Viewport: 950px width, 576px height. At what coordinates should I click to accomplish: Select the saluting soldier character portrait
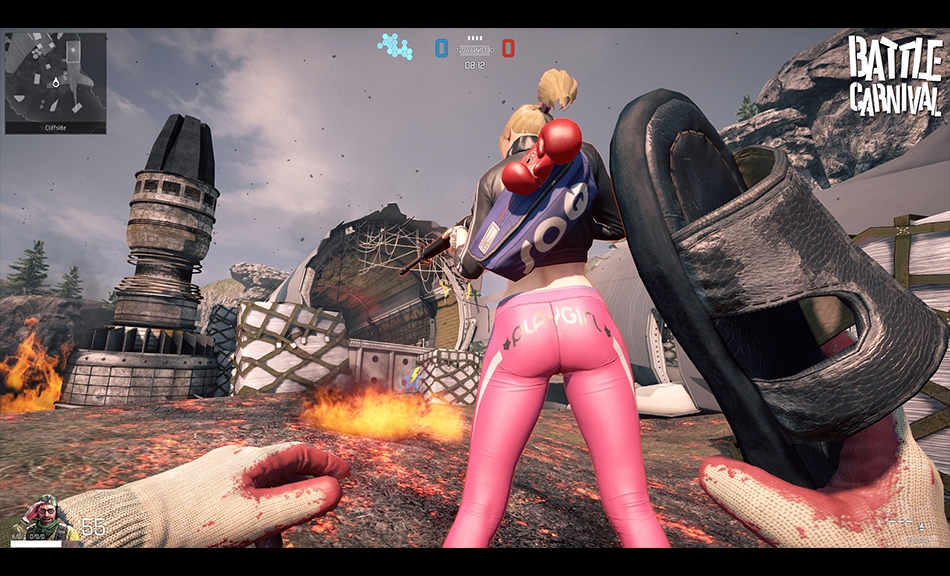coord(44,517)
